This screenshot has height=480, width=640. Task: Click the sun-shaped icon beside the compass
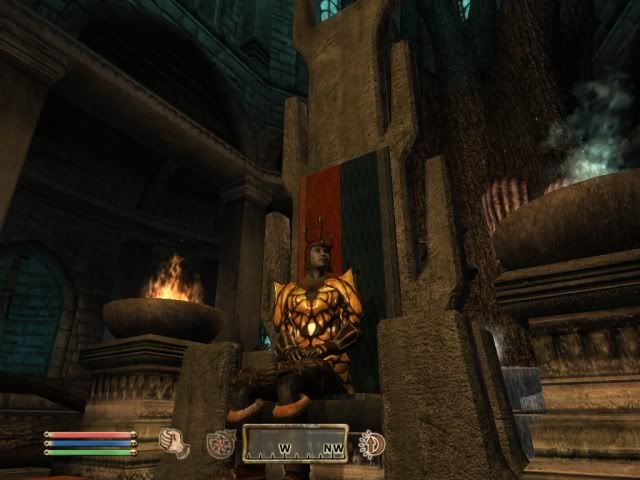[372, 442]
